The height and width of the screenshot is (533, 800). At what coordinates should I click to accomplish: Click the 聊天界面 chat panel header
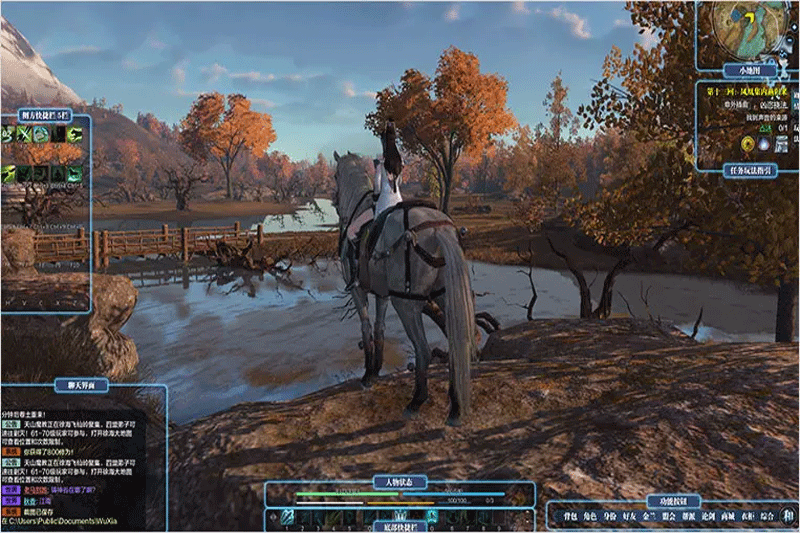pyautogui.click(x=84, y=384)
